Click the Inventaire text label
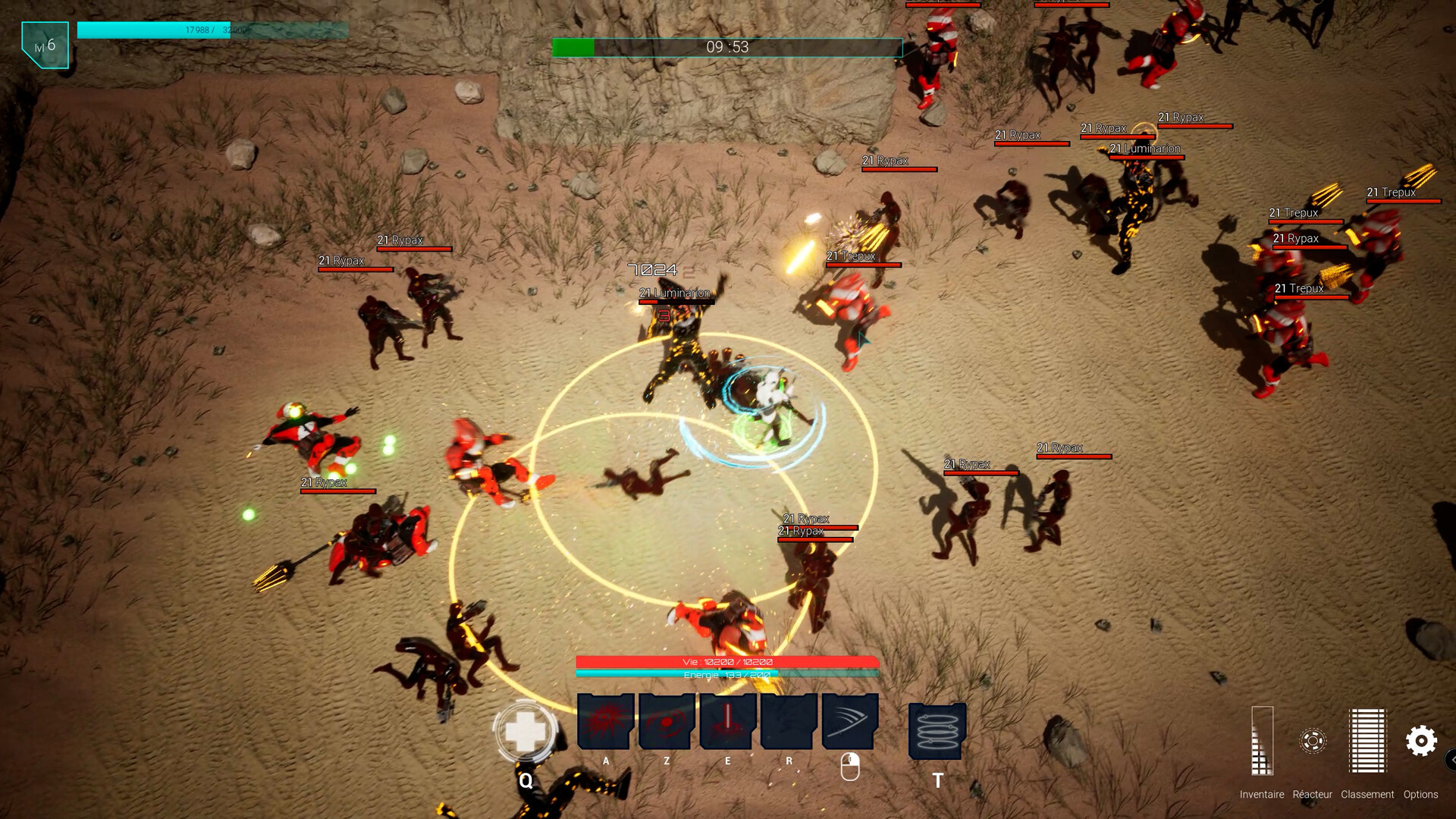This screenshot has height=819, width=1456. [x=1261, y=795]
